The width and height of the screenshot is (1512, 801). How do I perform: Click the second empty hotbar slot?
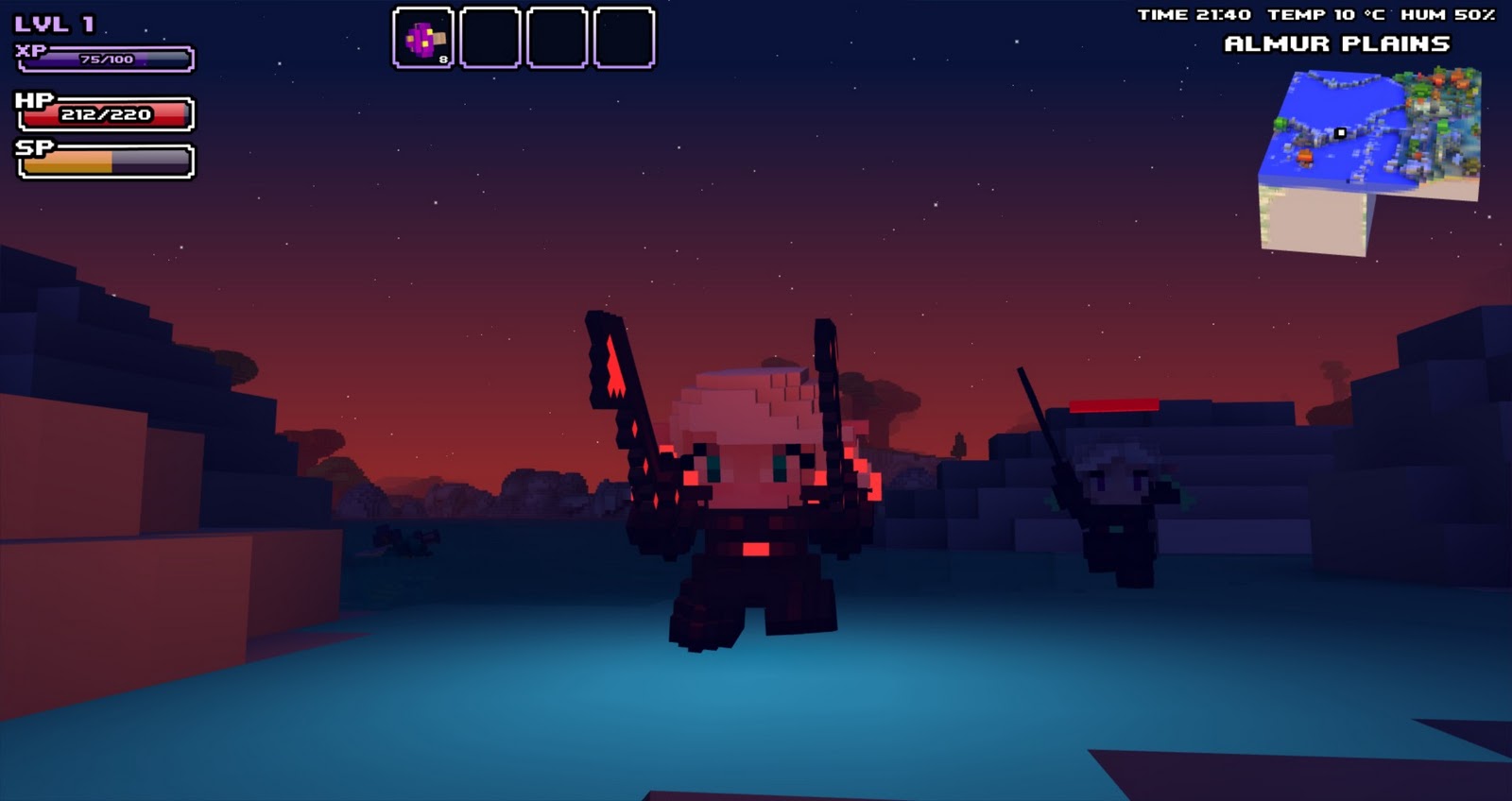[x=488, y=38]
